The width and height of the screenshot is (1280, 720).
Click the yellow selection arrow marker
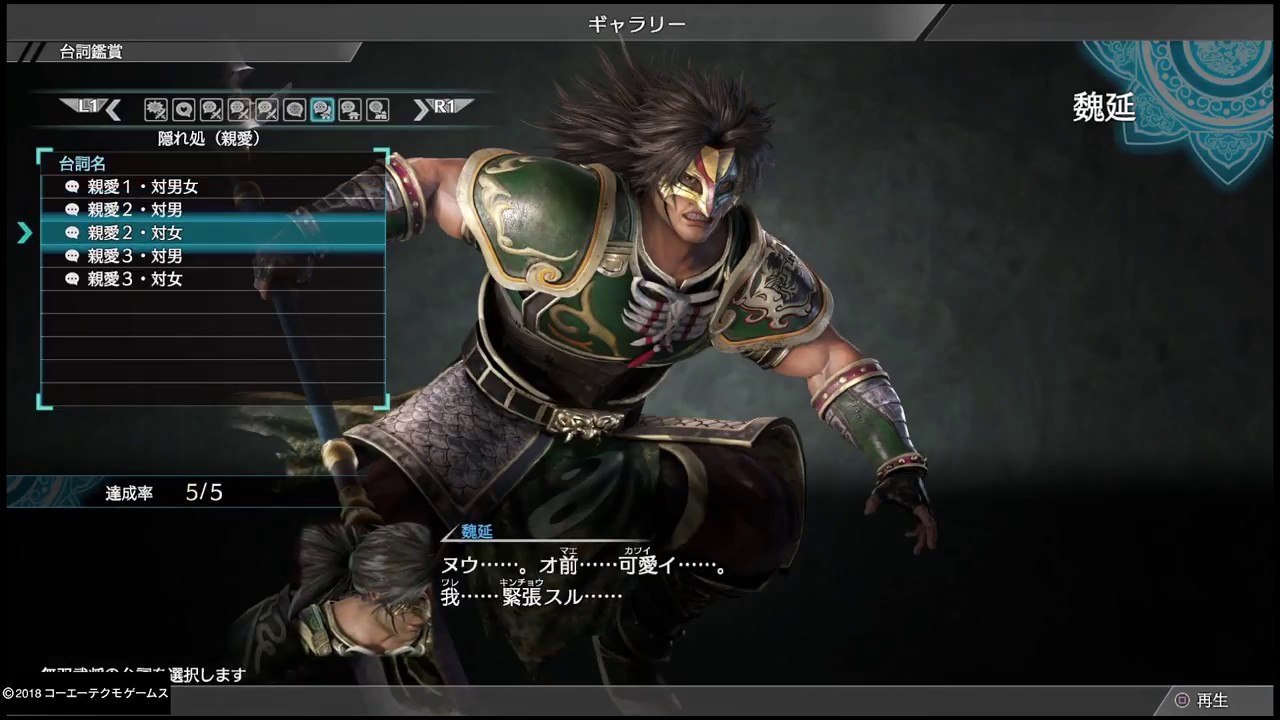[25, 232]
